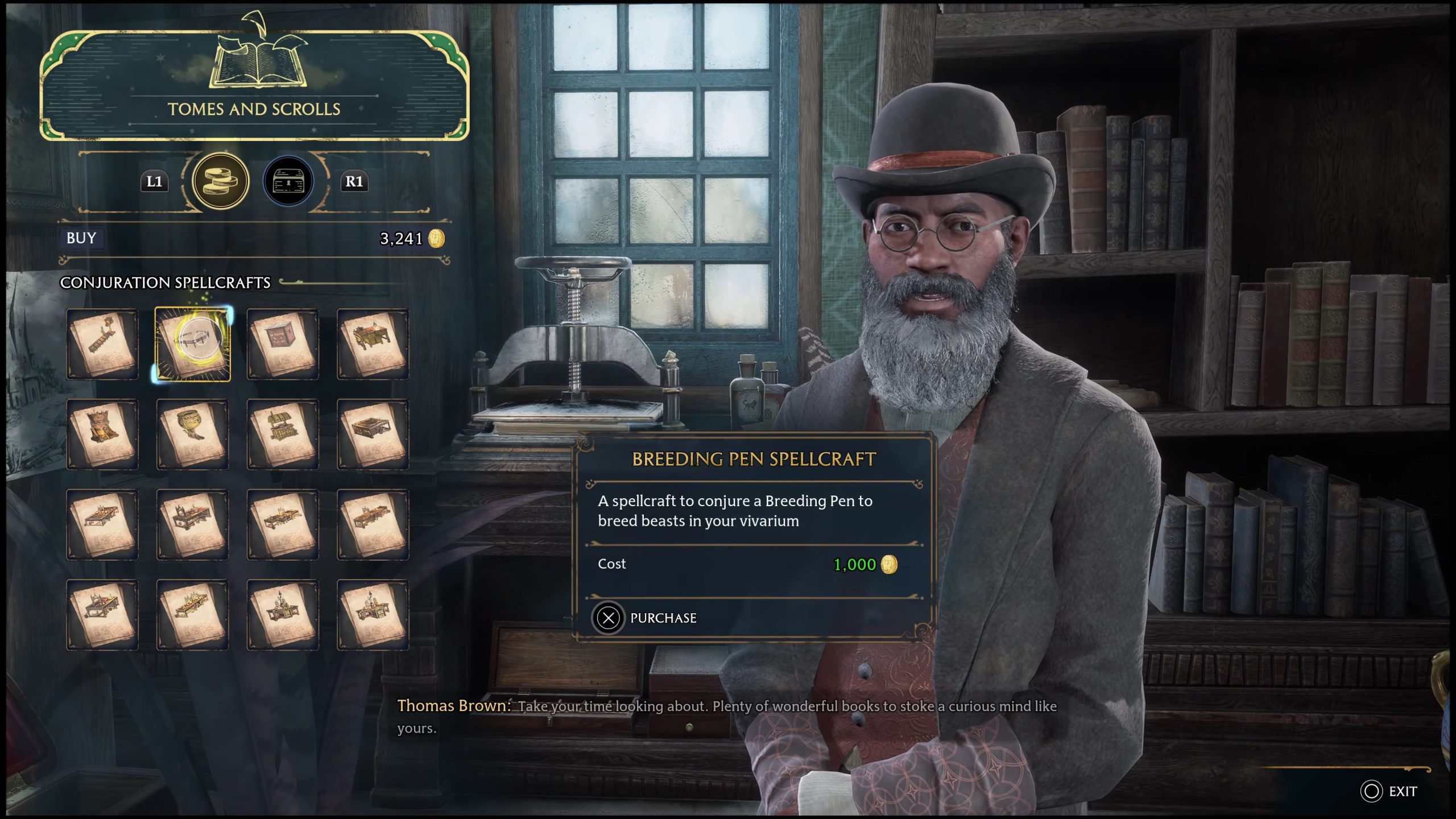Image resolution: width=1456 pixels, height=819 pixels.
Task: Open the Sell chest tab
Action: (x=288, y=181)
